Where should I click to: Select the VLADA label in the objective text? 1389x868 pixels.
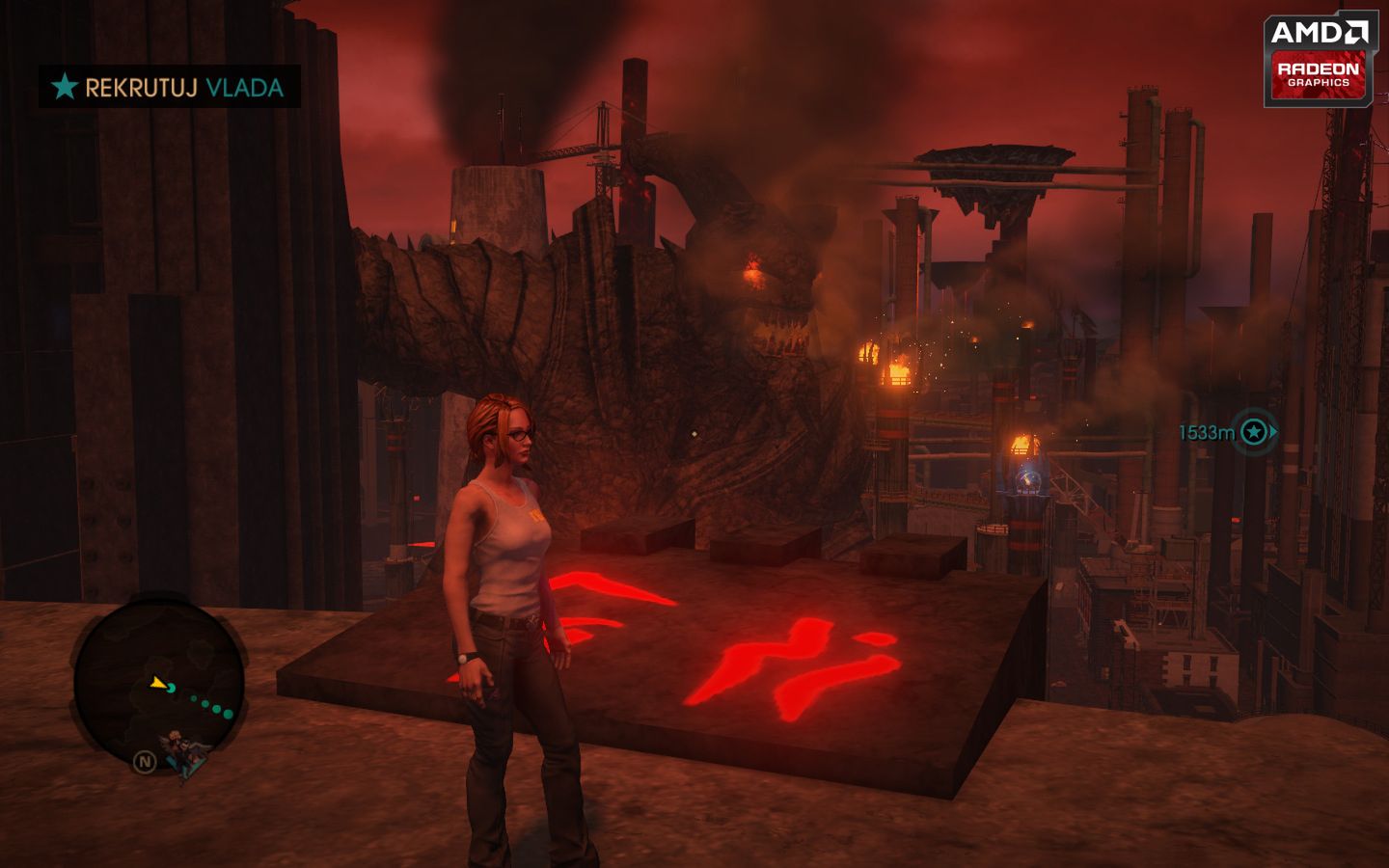point(245,89)
